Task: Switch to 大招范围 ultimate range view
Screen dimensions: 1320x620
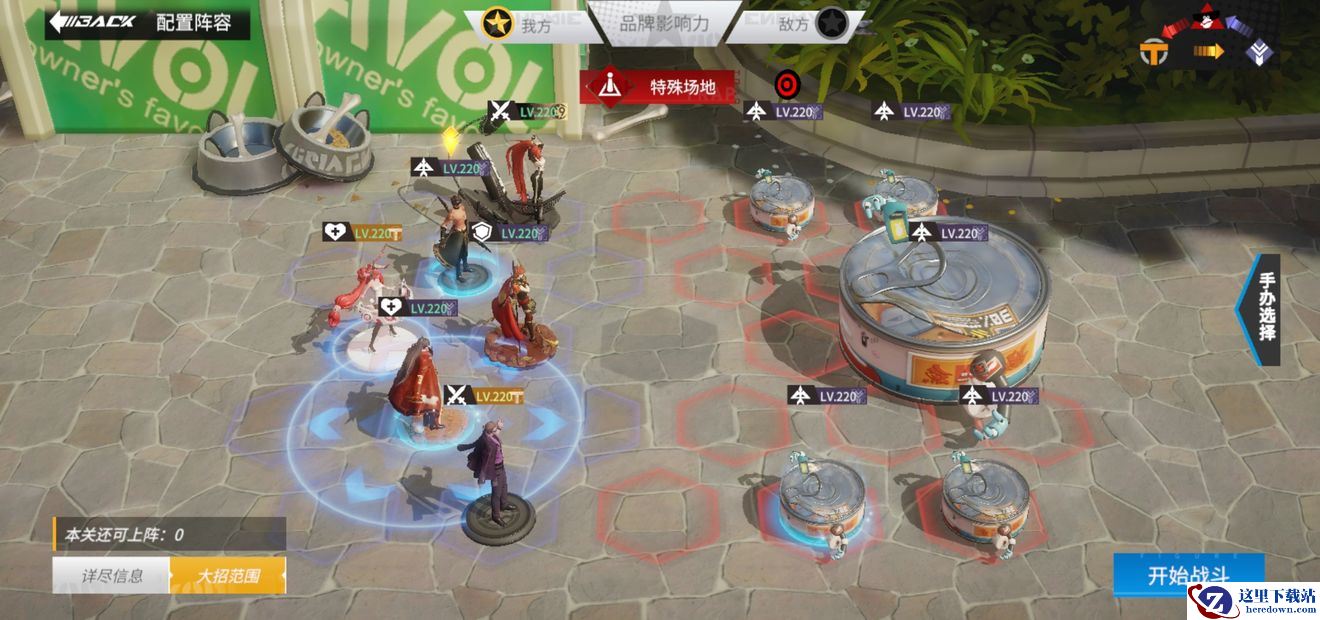Action: pos(228,576)
